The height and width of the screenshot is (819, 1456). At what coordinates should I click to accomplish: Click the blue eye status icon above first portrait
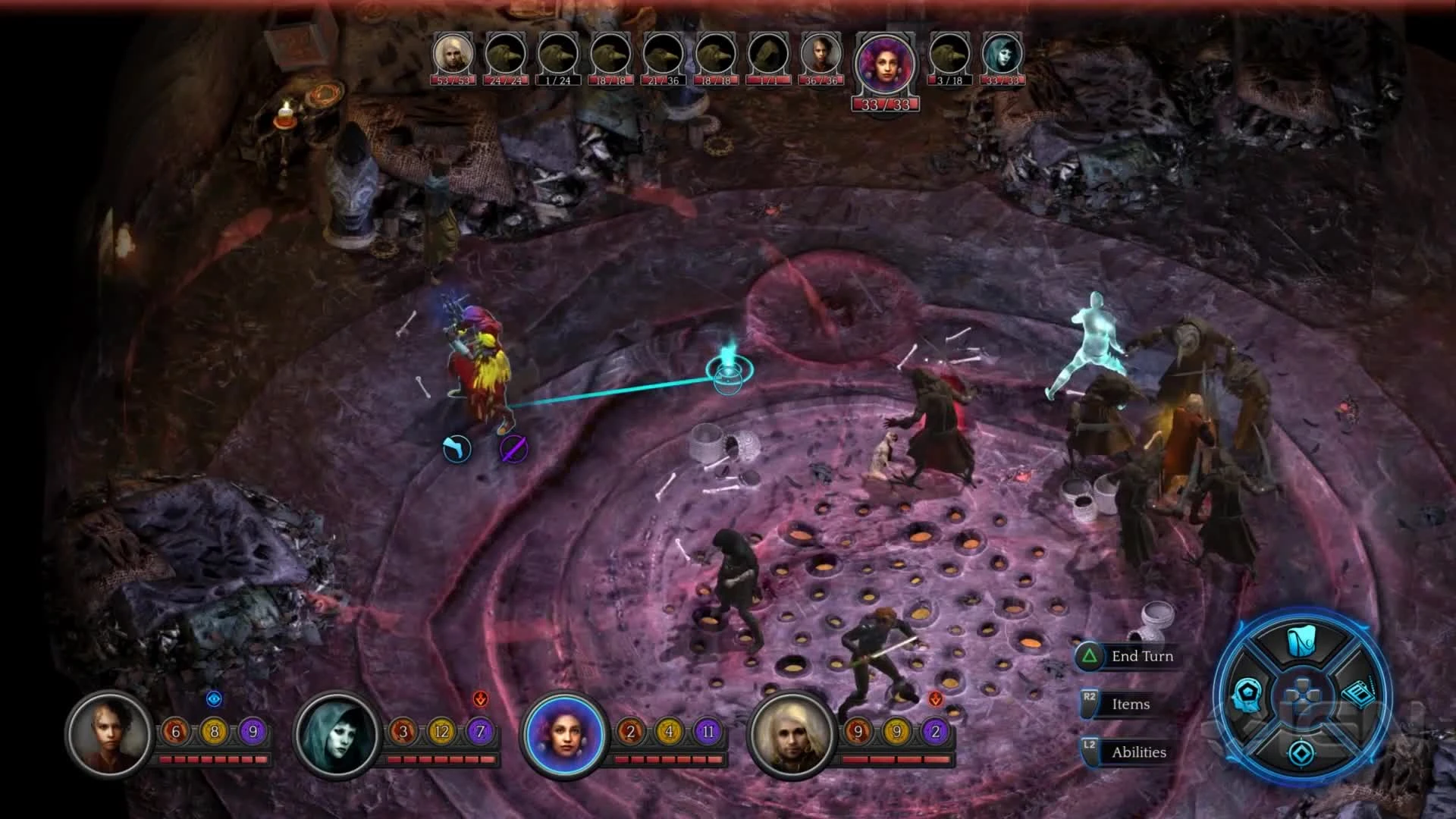point(215,700)
